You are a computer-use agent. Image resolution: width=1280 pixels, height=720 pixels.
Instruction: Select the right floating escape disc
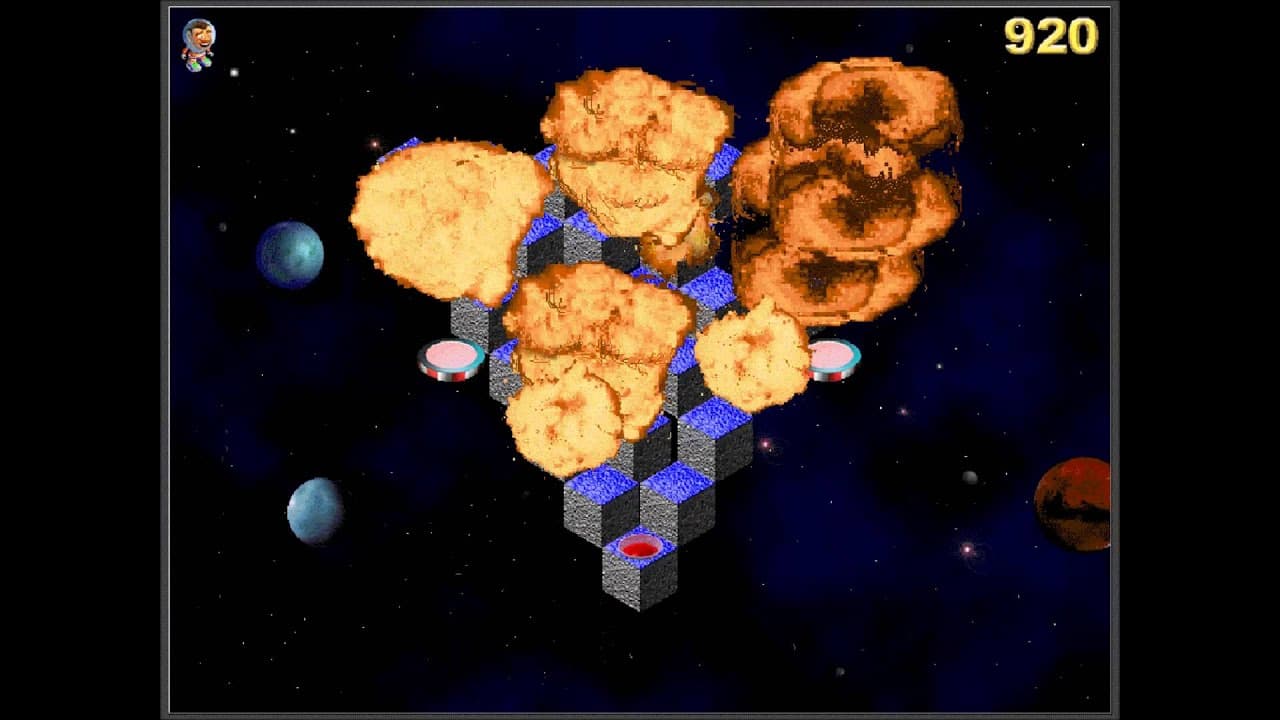(831, 357)
